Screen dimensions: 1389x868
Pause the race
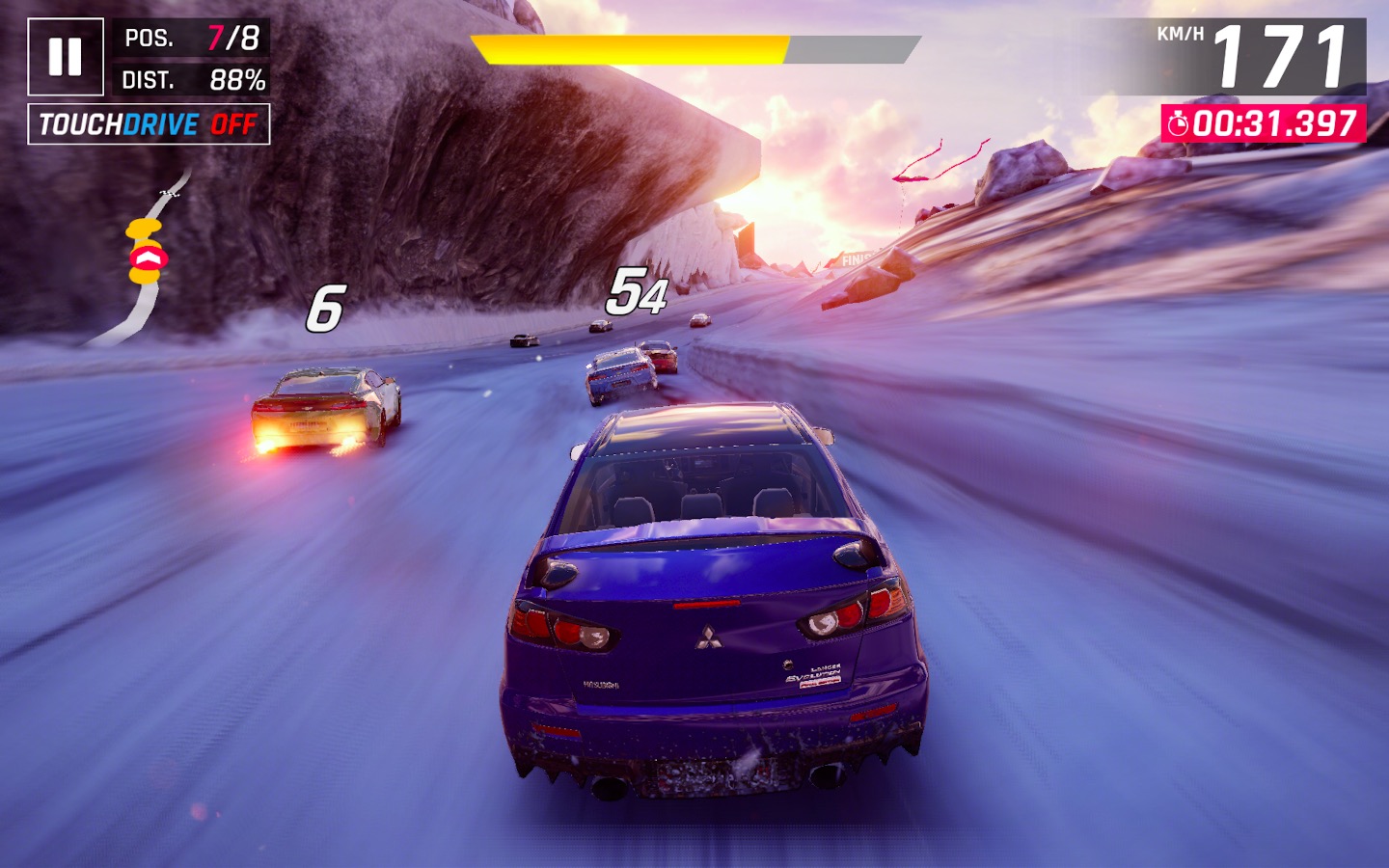pyautogui.click(x=65, y=57)
